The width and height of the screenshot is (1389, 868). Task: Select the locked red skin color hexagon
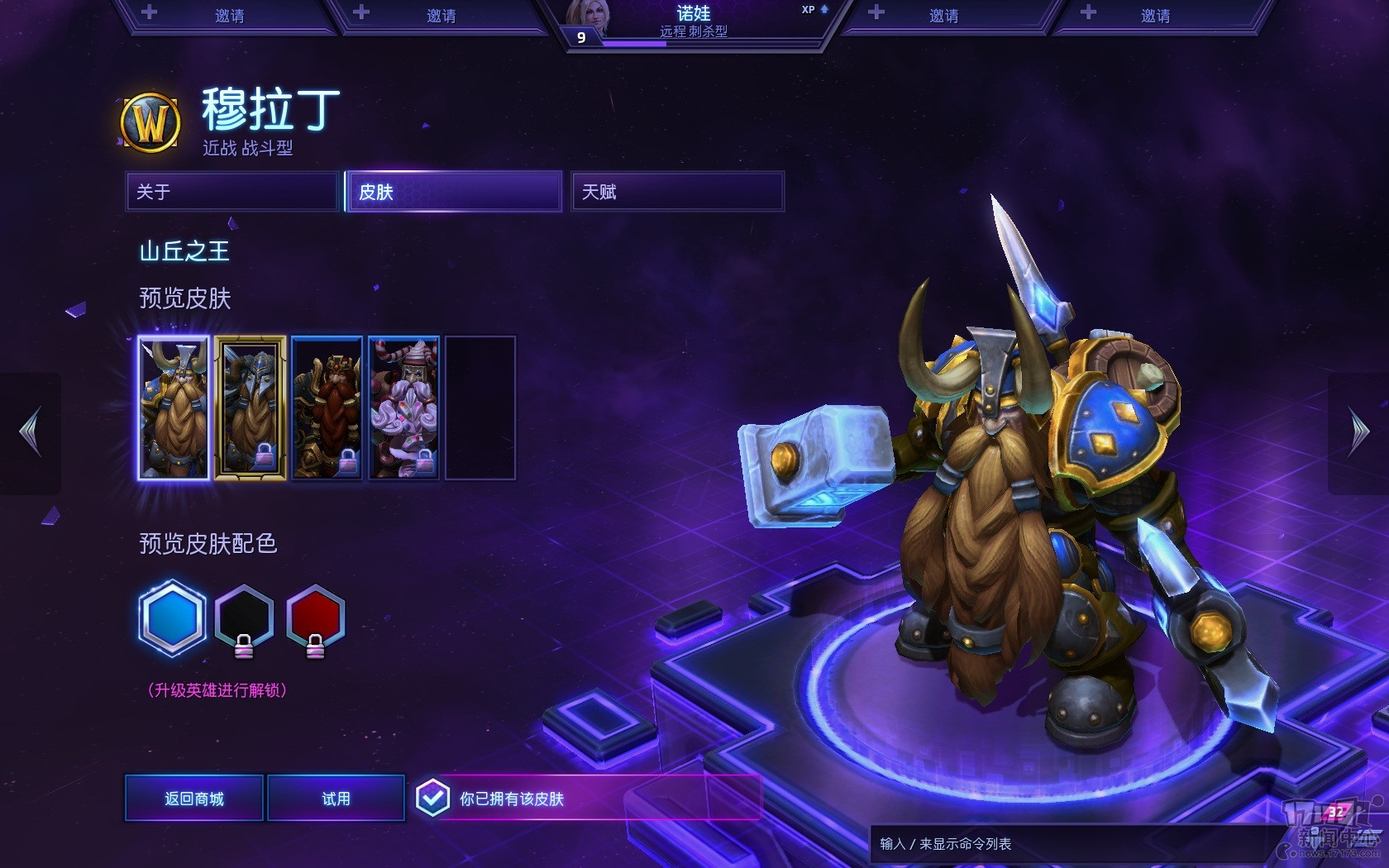click(x=315, y=618)
